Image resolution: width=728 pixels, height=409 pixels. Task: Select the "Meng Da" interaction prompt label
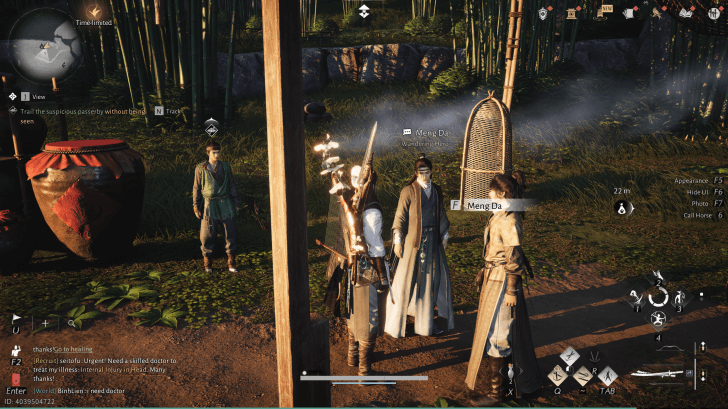(484, 205)
